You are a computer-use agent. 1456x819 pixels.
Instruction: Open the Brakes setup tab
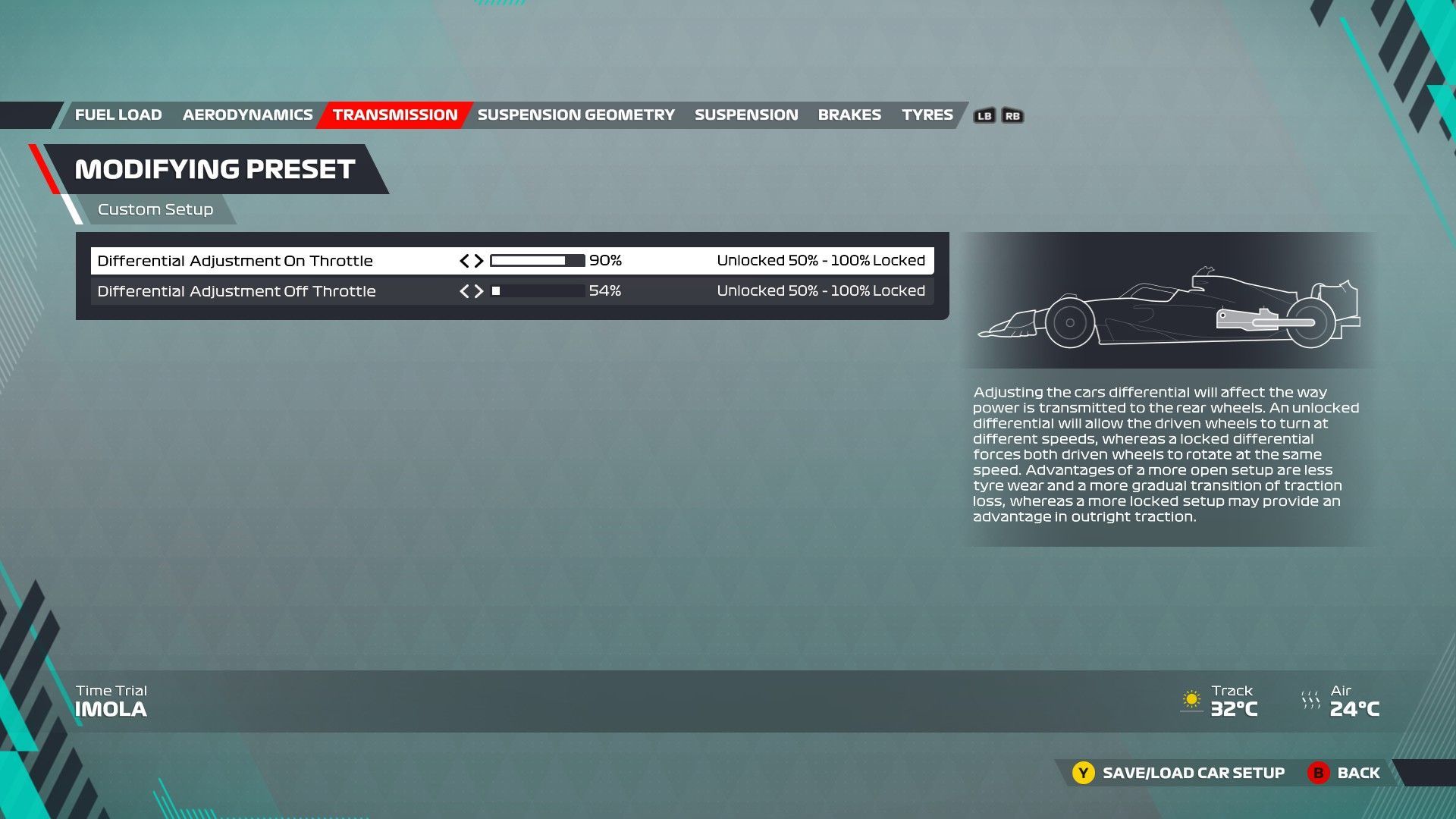pos(849,115)
